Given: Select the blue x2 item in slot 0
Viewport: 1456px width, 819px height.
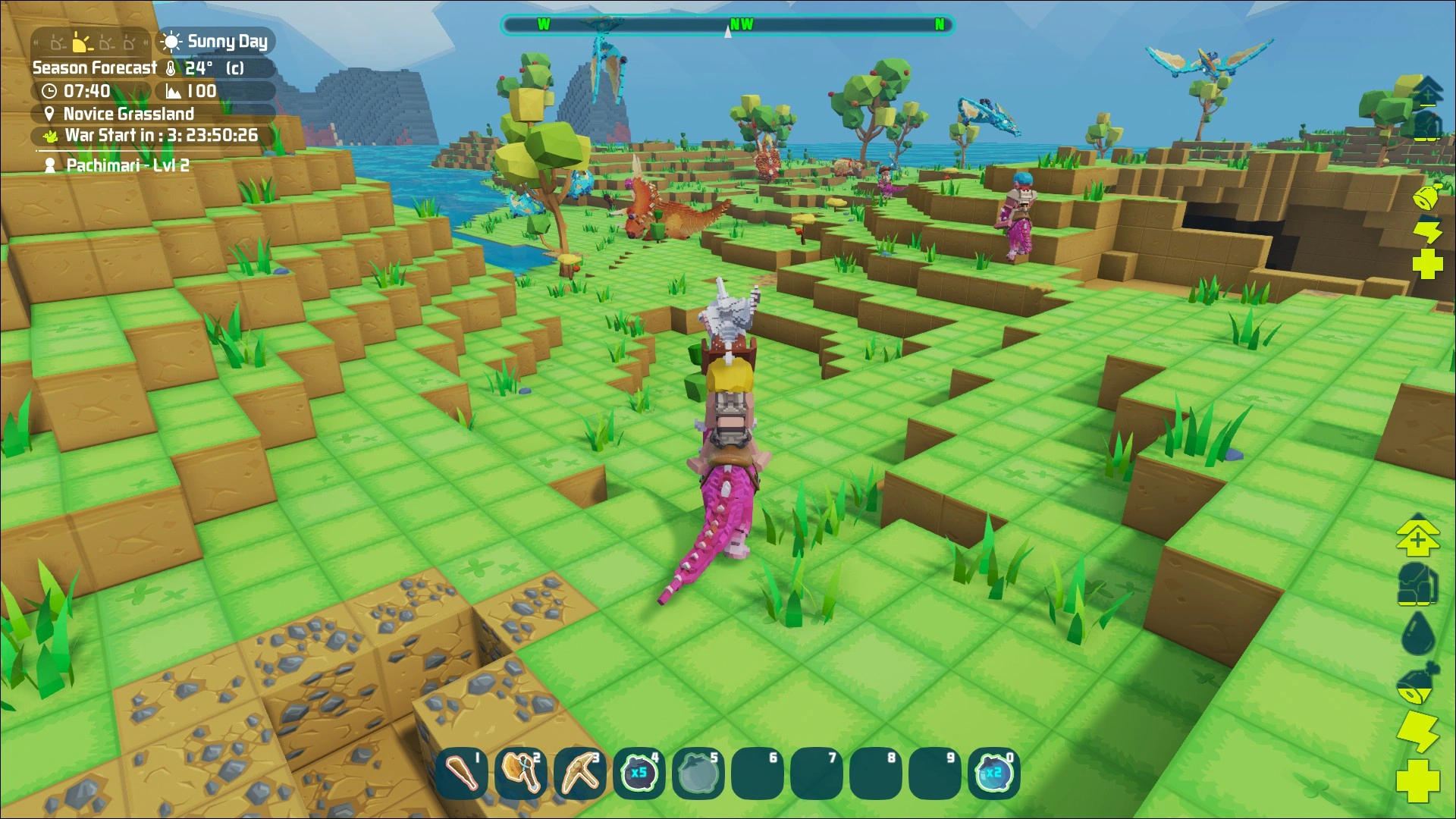Looking at the screenshot, I should coord(993,773).
